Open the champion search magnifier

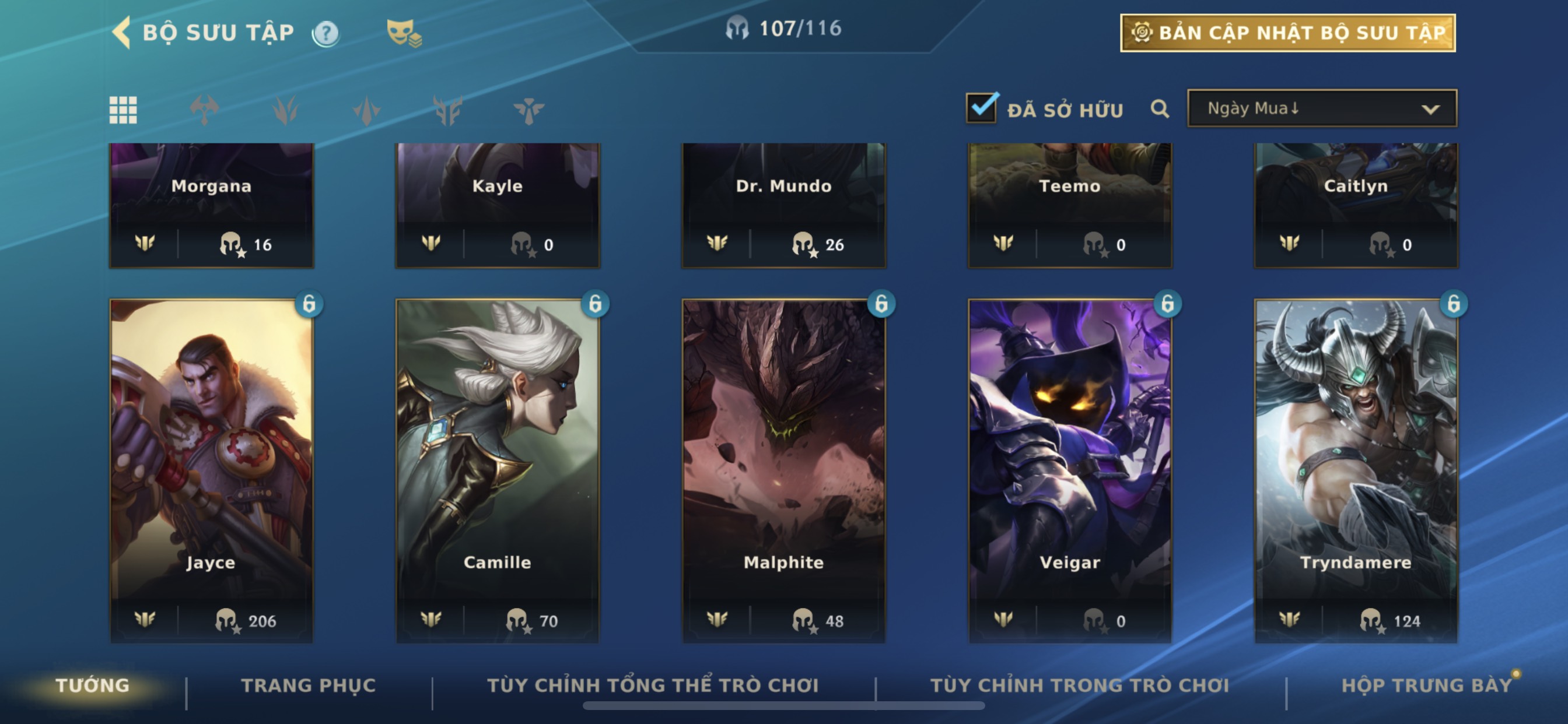1160,110
